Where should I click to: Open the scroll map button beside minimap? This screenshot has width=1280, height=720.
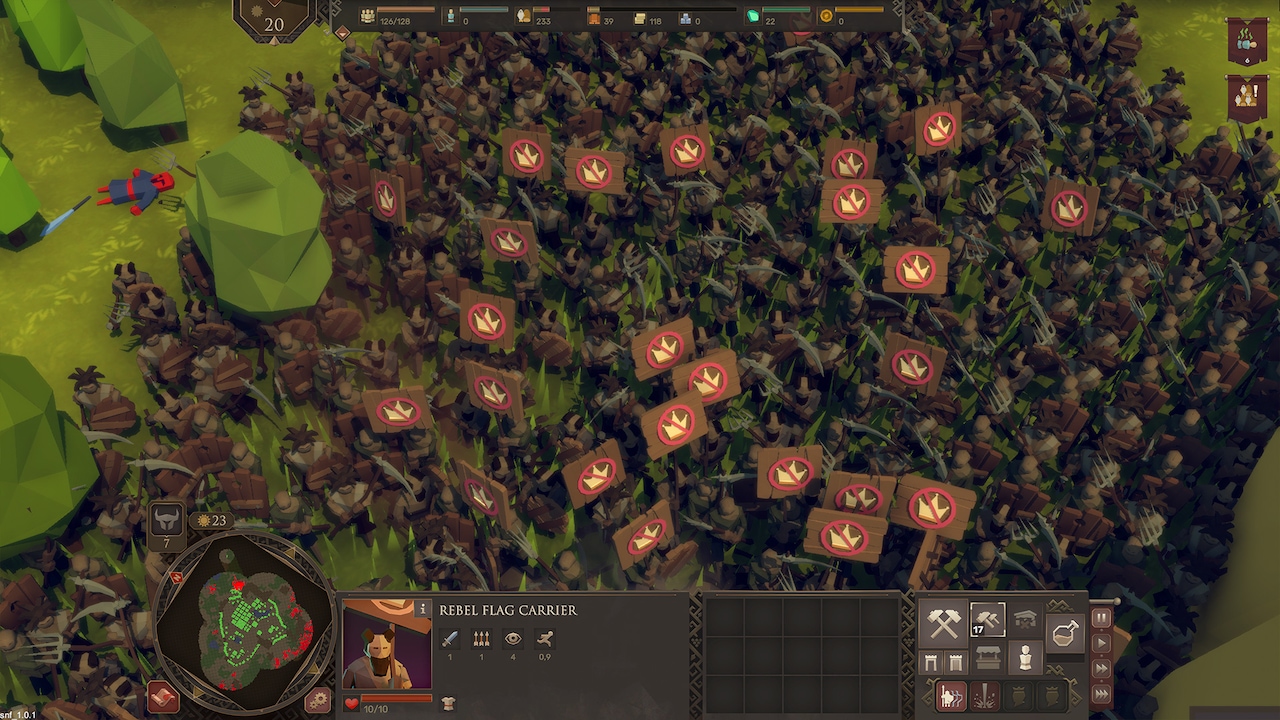coord(163,697)
